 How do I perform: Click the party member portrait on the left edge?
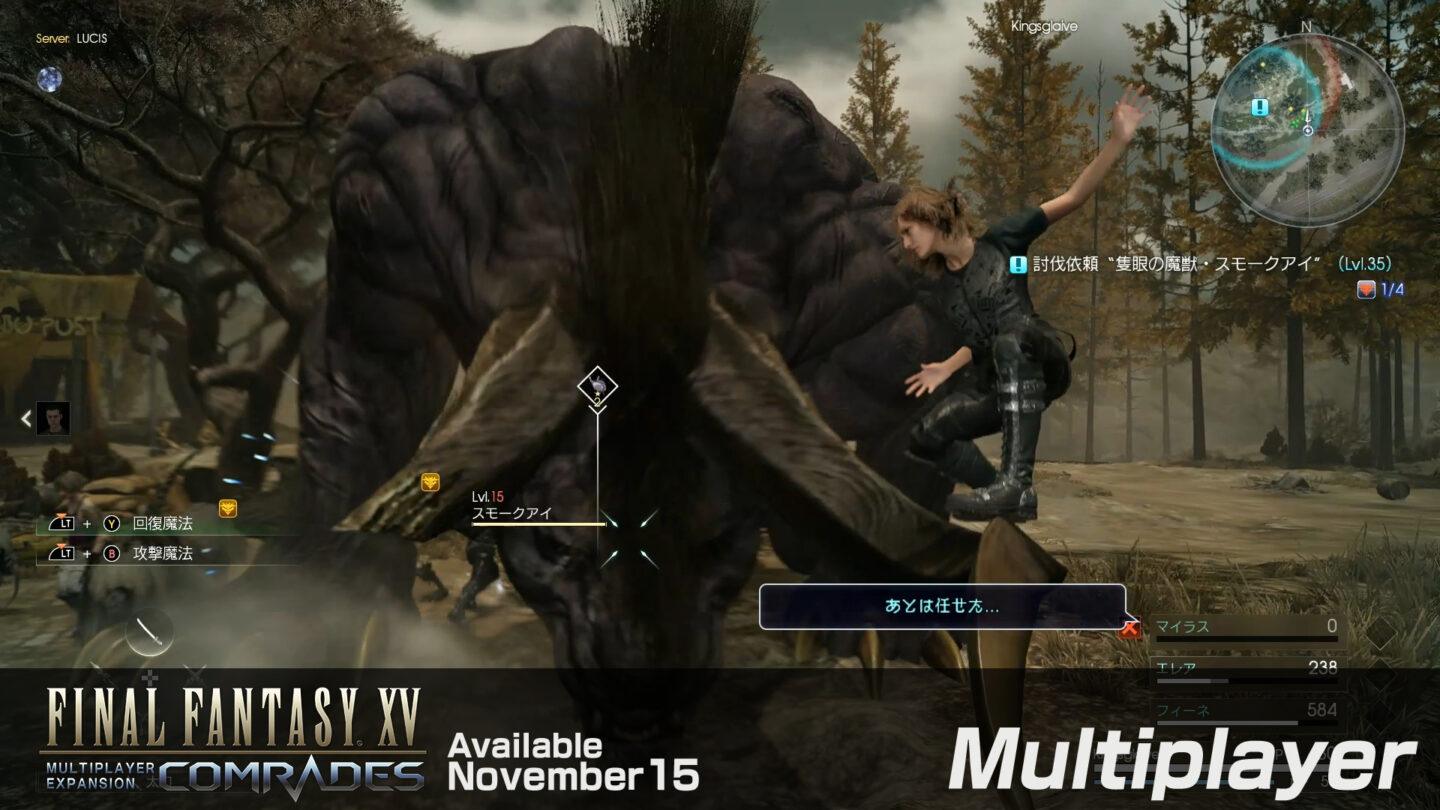[x=52, y=419]
